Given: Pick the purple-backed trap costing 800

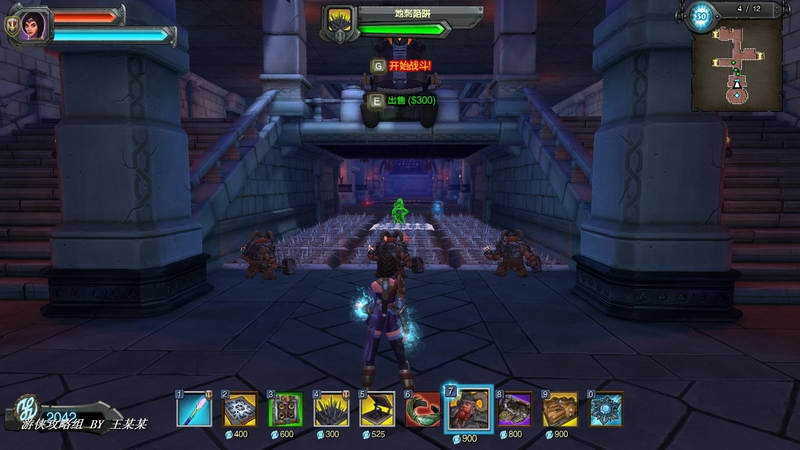Looking at the screenshot, I should [x=516, y=409].
